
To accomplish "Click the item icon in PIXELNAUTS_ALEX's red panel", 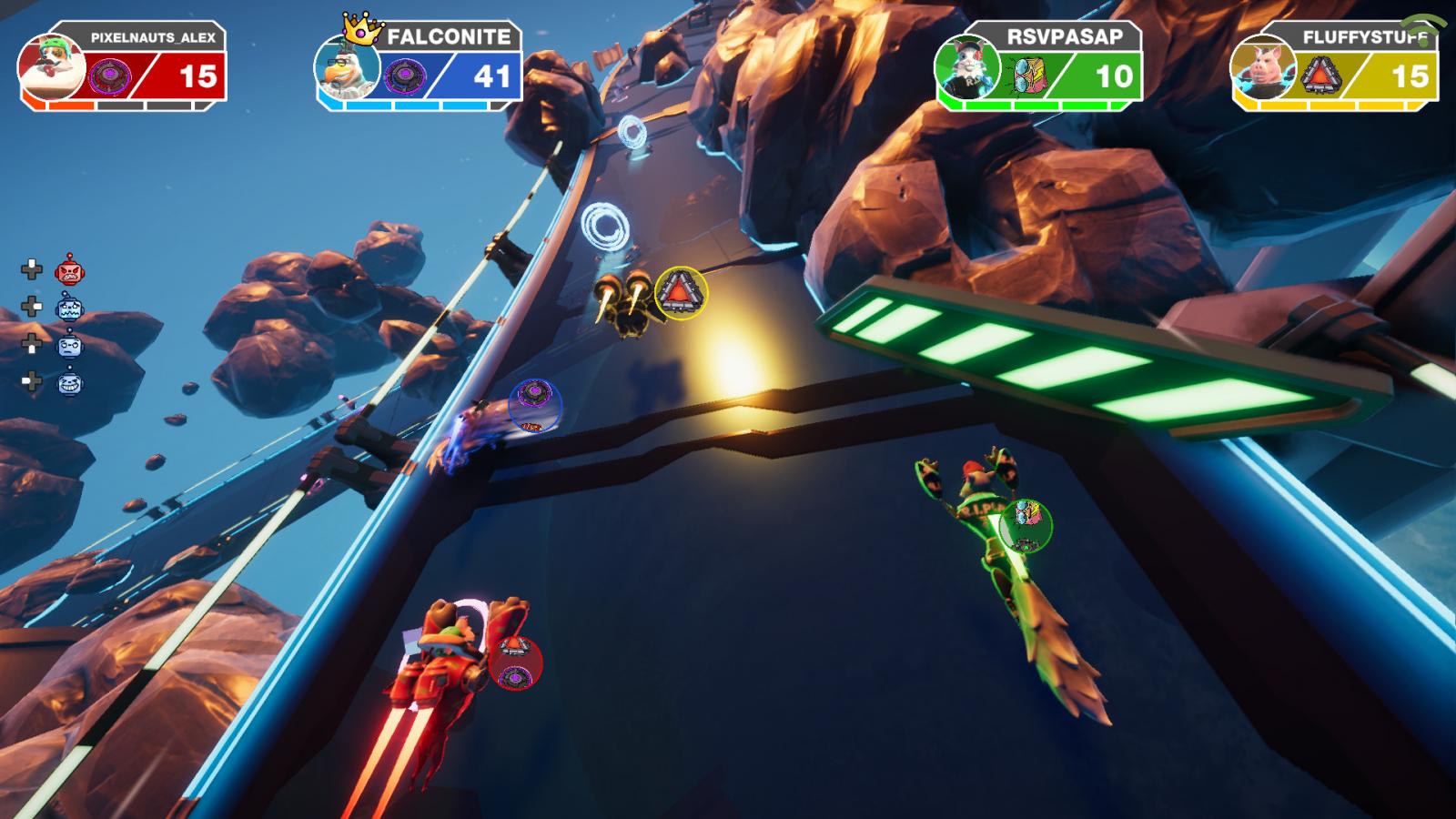I will click(109, 76).
